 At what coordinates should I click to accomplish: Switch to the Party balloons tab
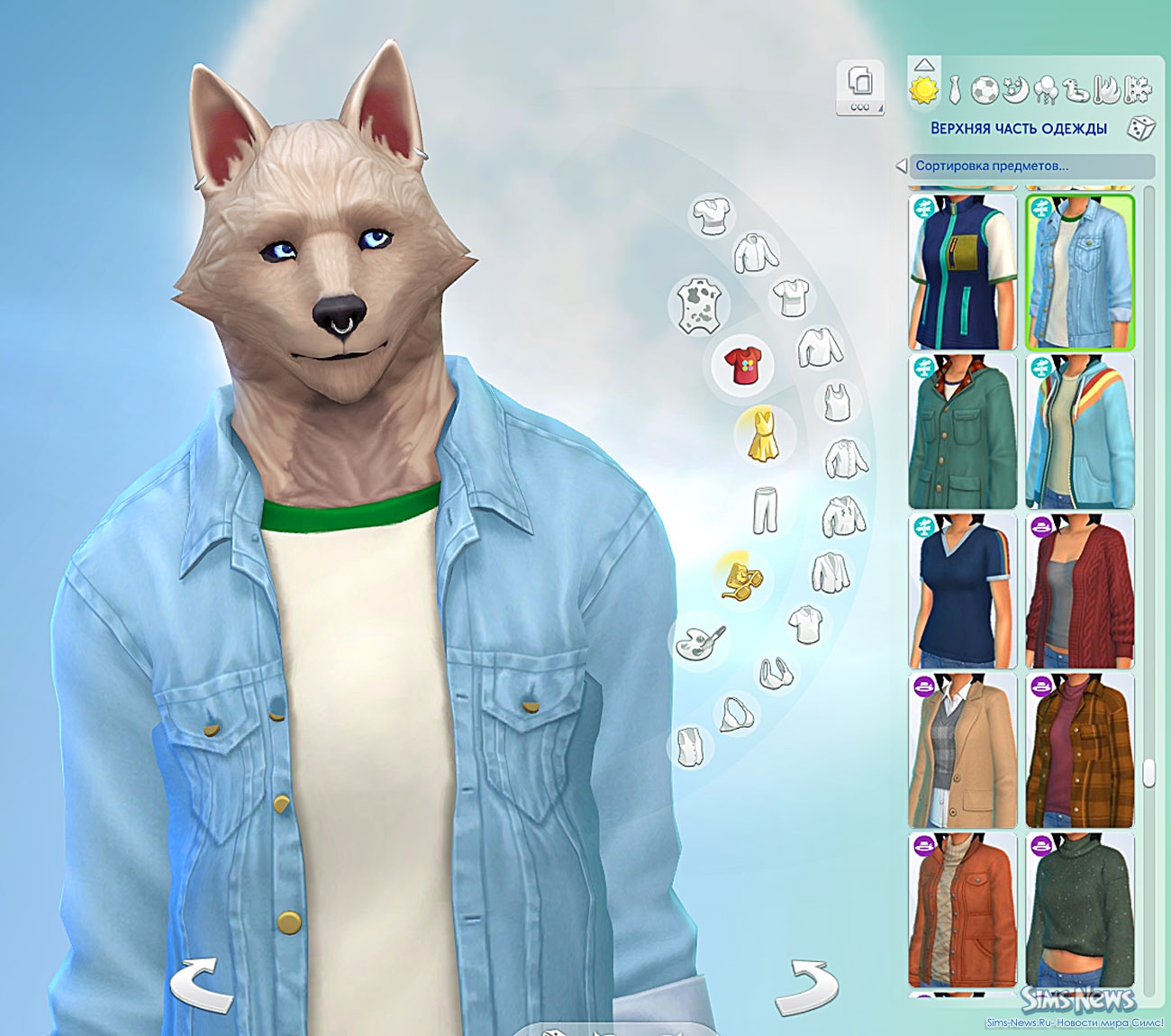(1047, 90)
